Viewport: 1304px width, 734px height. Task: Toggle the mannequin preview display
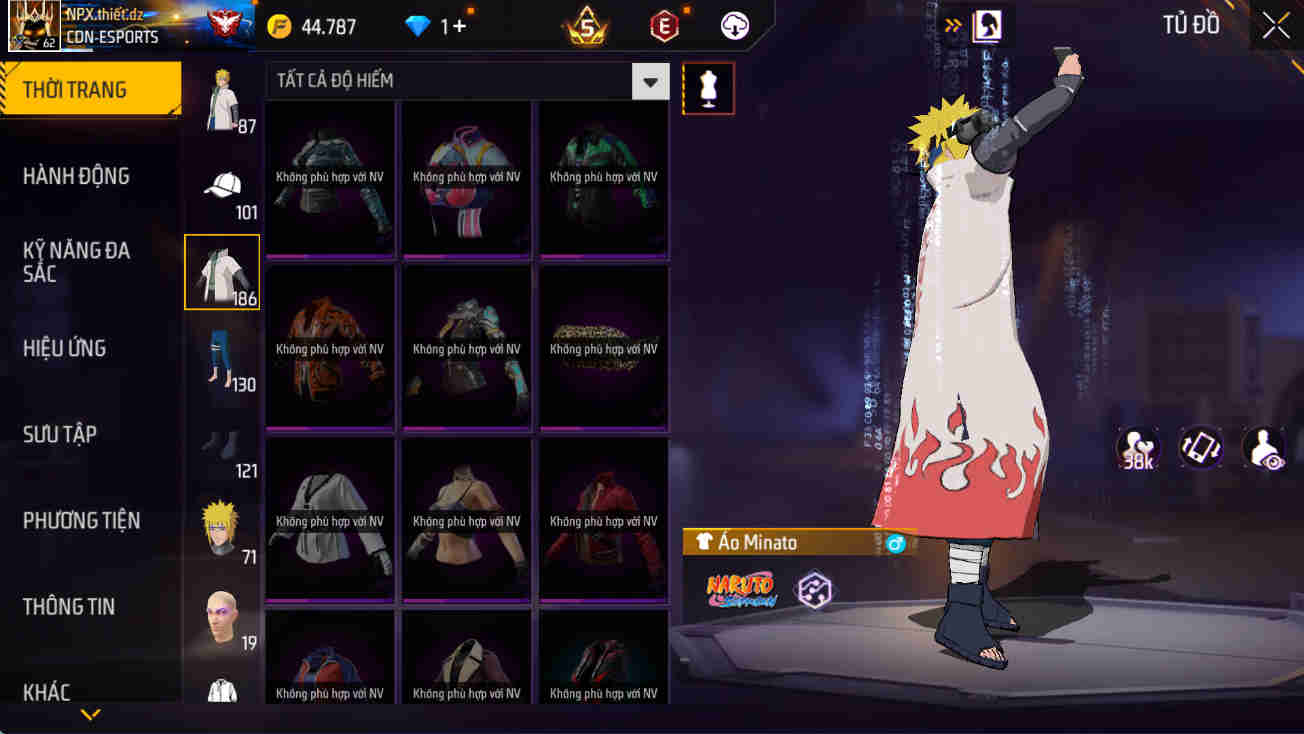click(x=708, y=88)
